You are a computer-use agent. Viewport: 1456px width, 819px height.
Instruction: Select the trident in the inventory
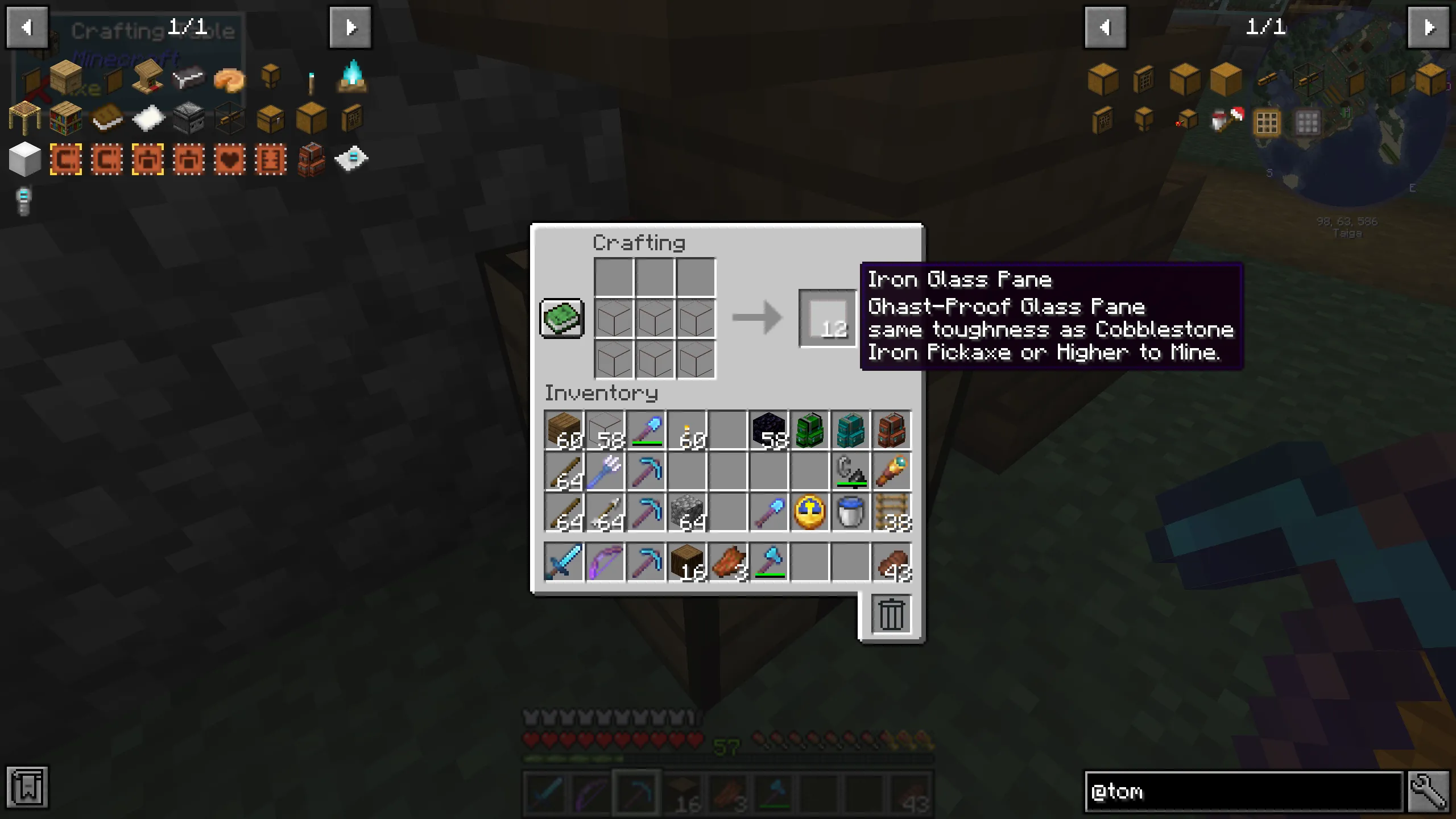pos(605,472)
